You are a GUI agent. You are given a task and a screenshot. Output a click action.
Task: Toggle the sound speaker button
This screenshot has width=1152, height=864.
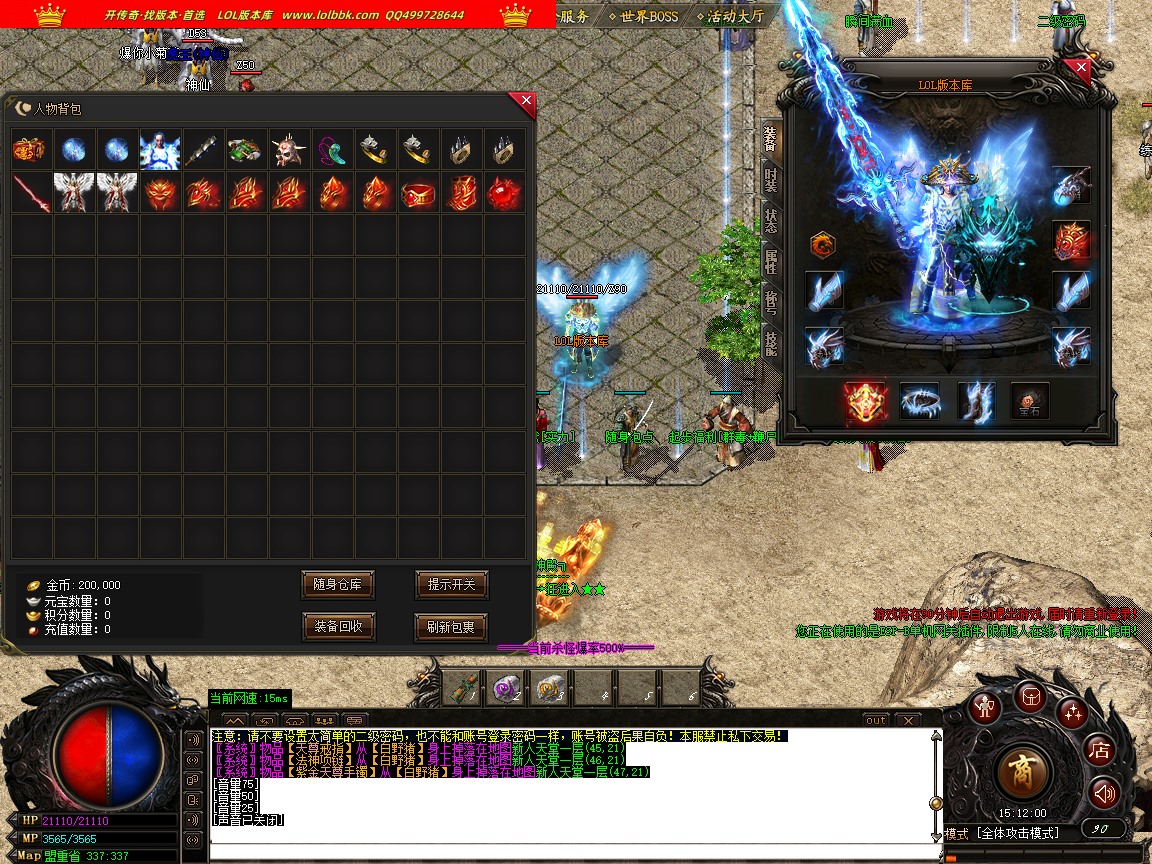pos(1104,793)
